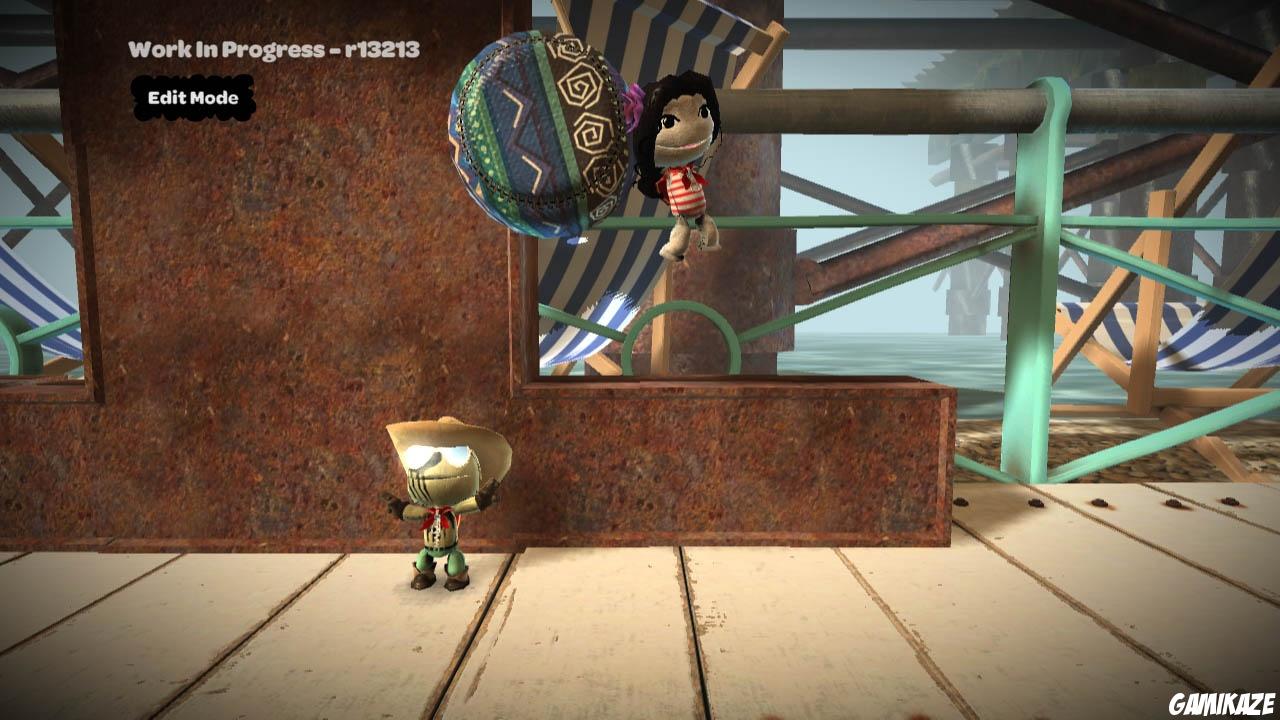Toggle the Edit Mode setting
Viewport: 1280px width, 720px height.
click(x=193, y=98)
